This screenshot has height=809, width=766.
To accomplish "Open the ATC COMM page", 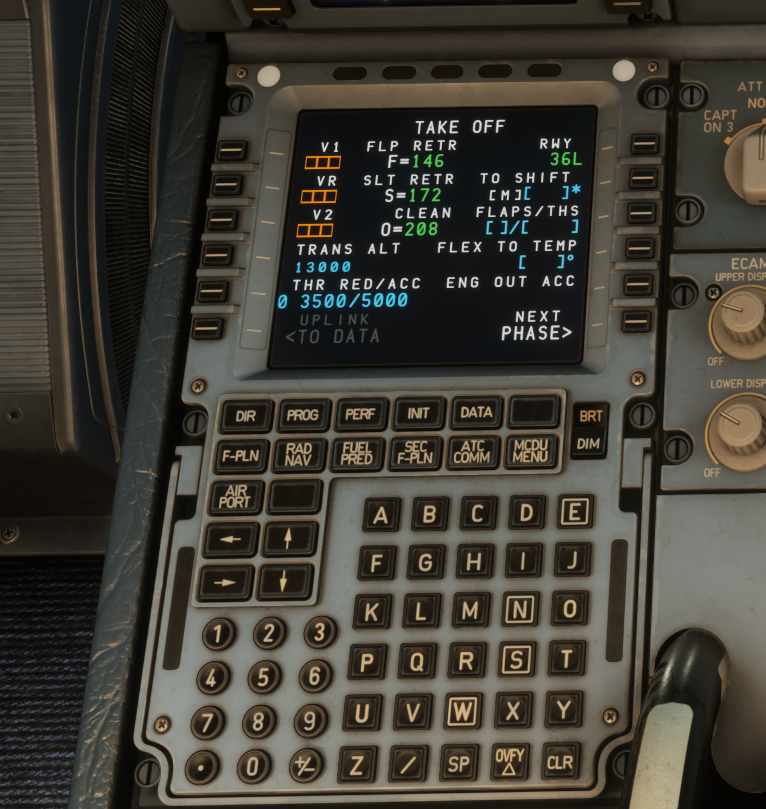I will (473, 452).
